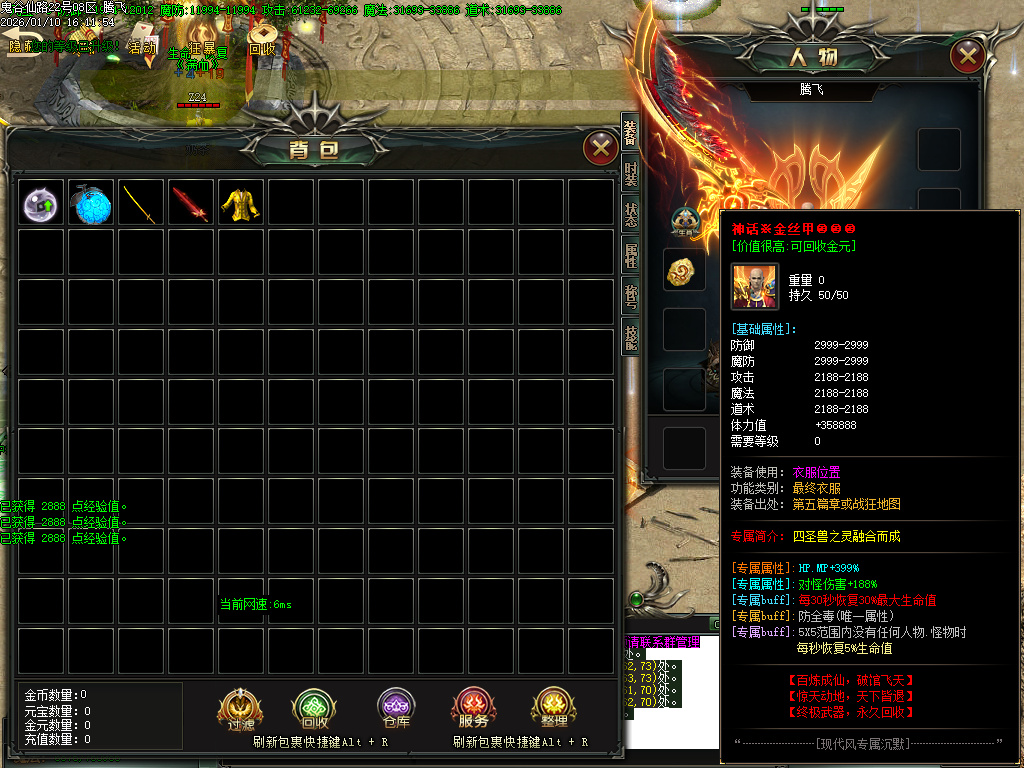The width and height of the screenshot is (1024, 768).
Task: Click the 回收 recycle button in bag footer
Action: coord(314,709)
